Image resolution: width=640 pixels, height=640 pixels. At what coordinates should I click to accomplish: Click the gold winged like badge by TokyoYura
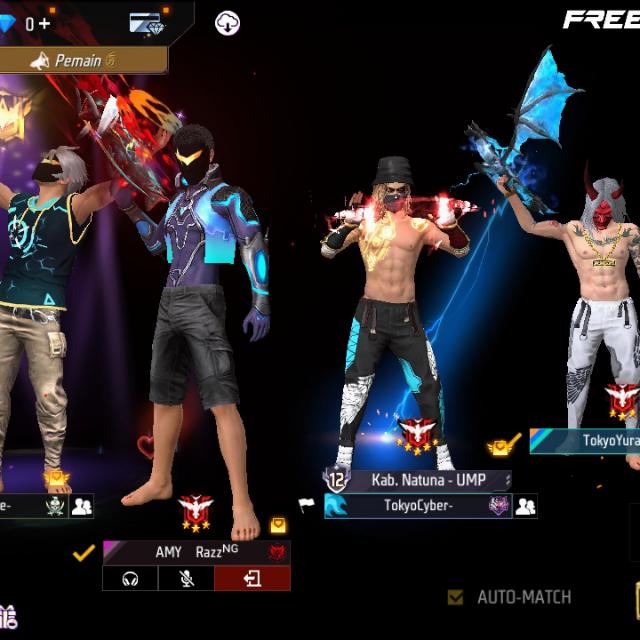(503, 446)
